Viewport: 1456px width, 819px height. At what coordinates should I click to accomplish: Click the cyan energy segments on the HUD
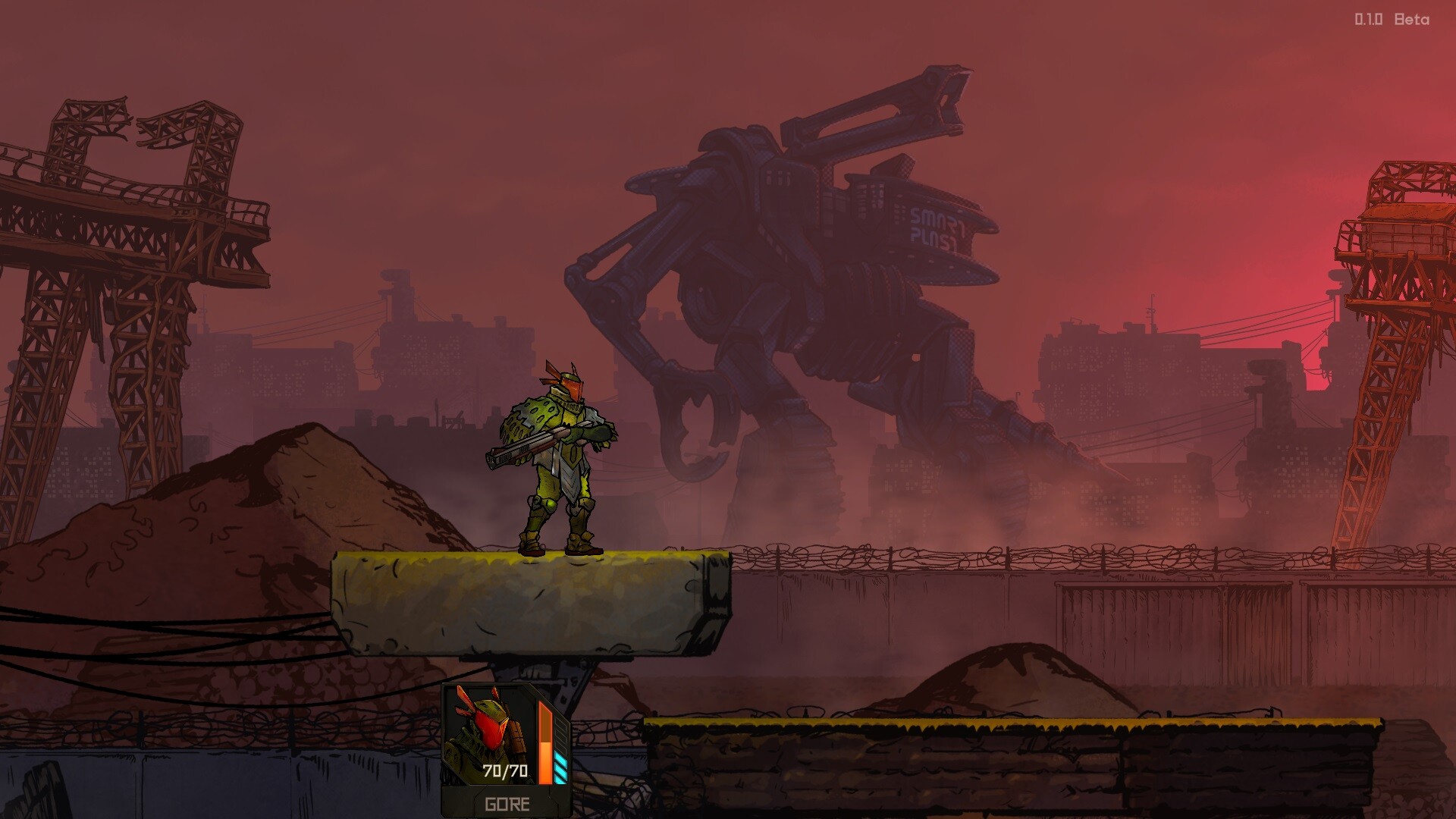560,768
